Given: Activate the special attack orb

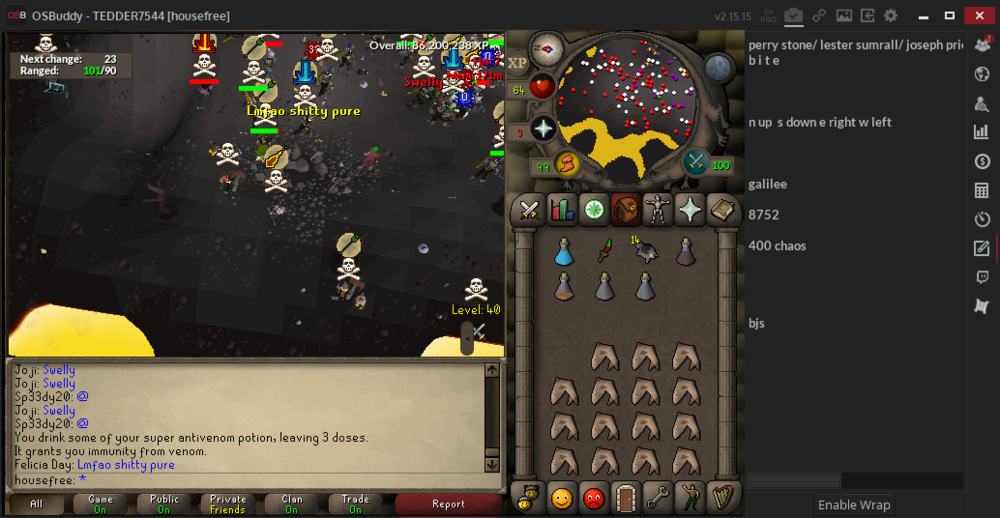Looking at the screenshot, I should click(696, 163).
